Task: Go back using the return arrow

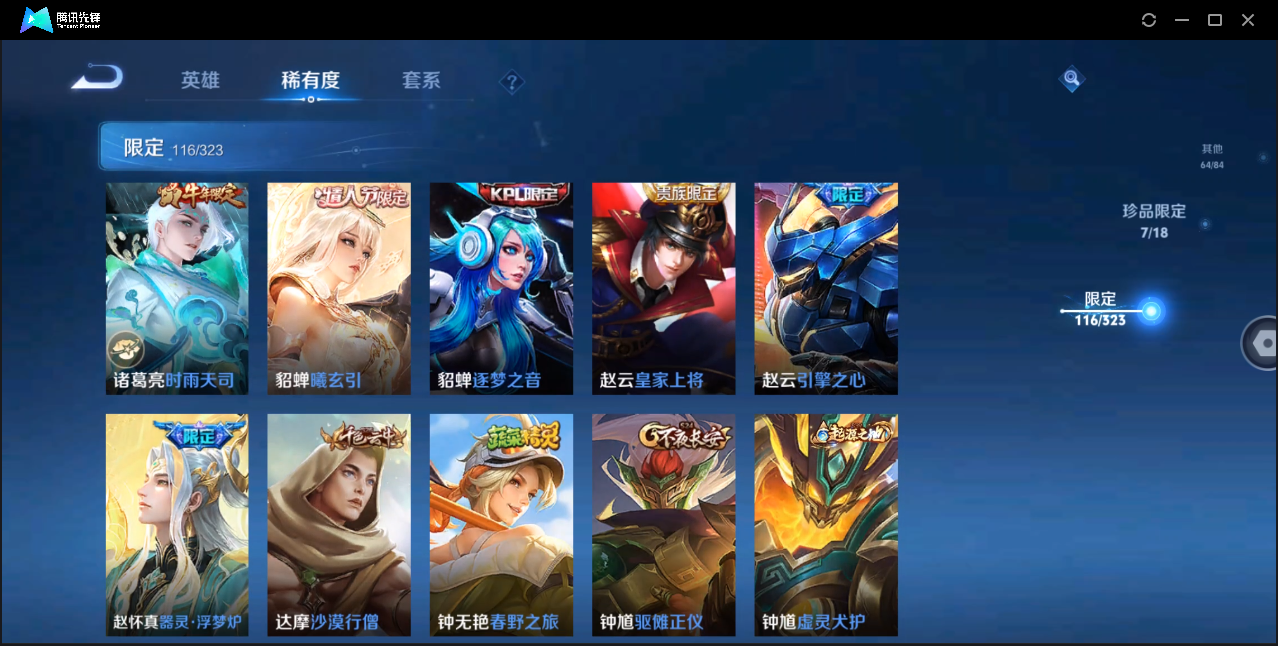Action: click(x=97, y=77)
